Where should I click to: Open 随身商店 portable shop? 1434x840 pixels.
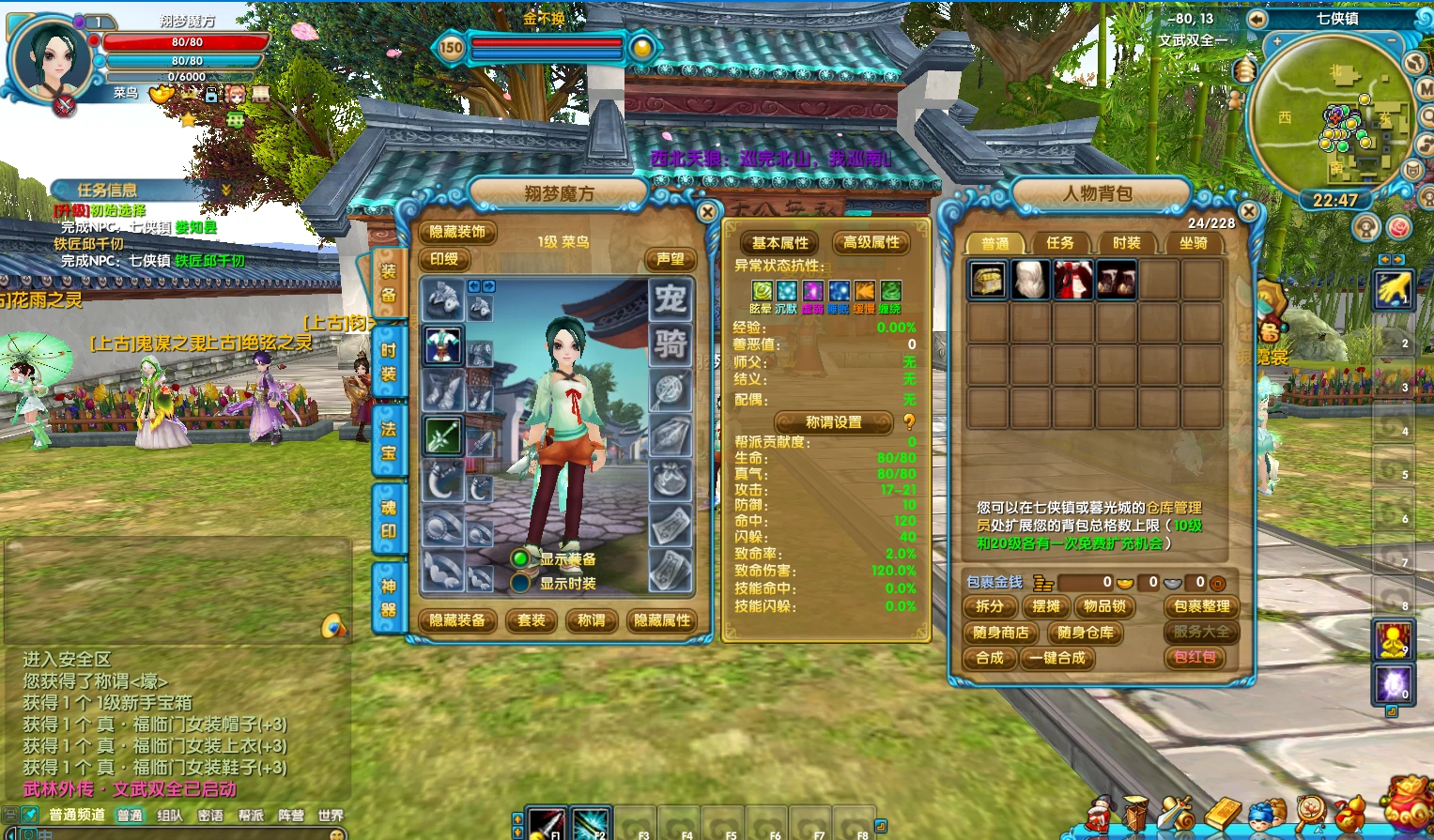pyautogui.click(x=1000, y=633)
